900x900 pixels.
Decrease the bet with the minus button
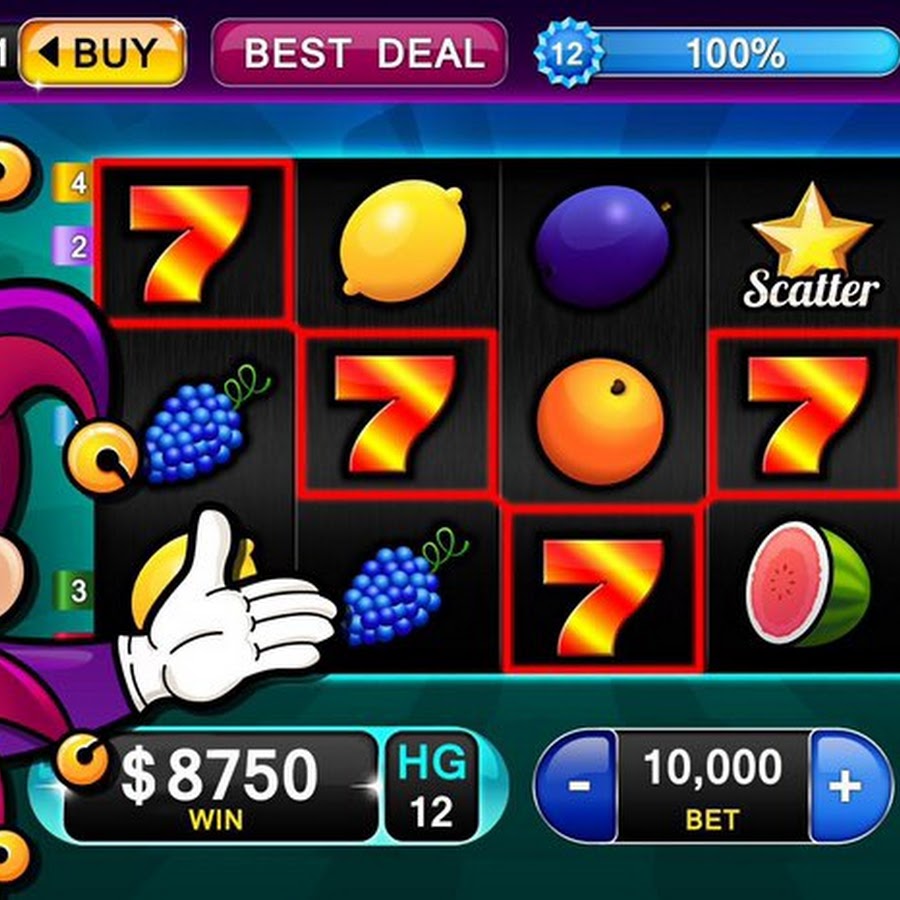(x=577, y=786)
